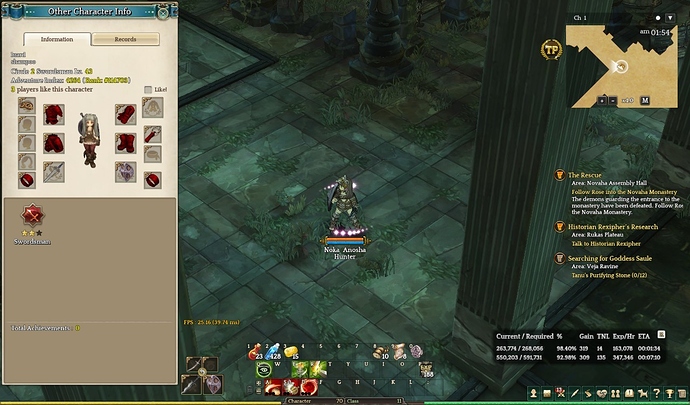This screenshot has height=405, width=690.
Task: Switch to the Records tab
Action: point(125,40)
